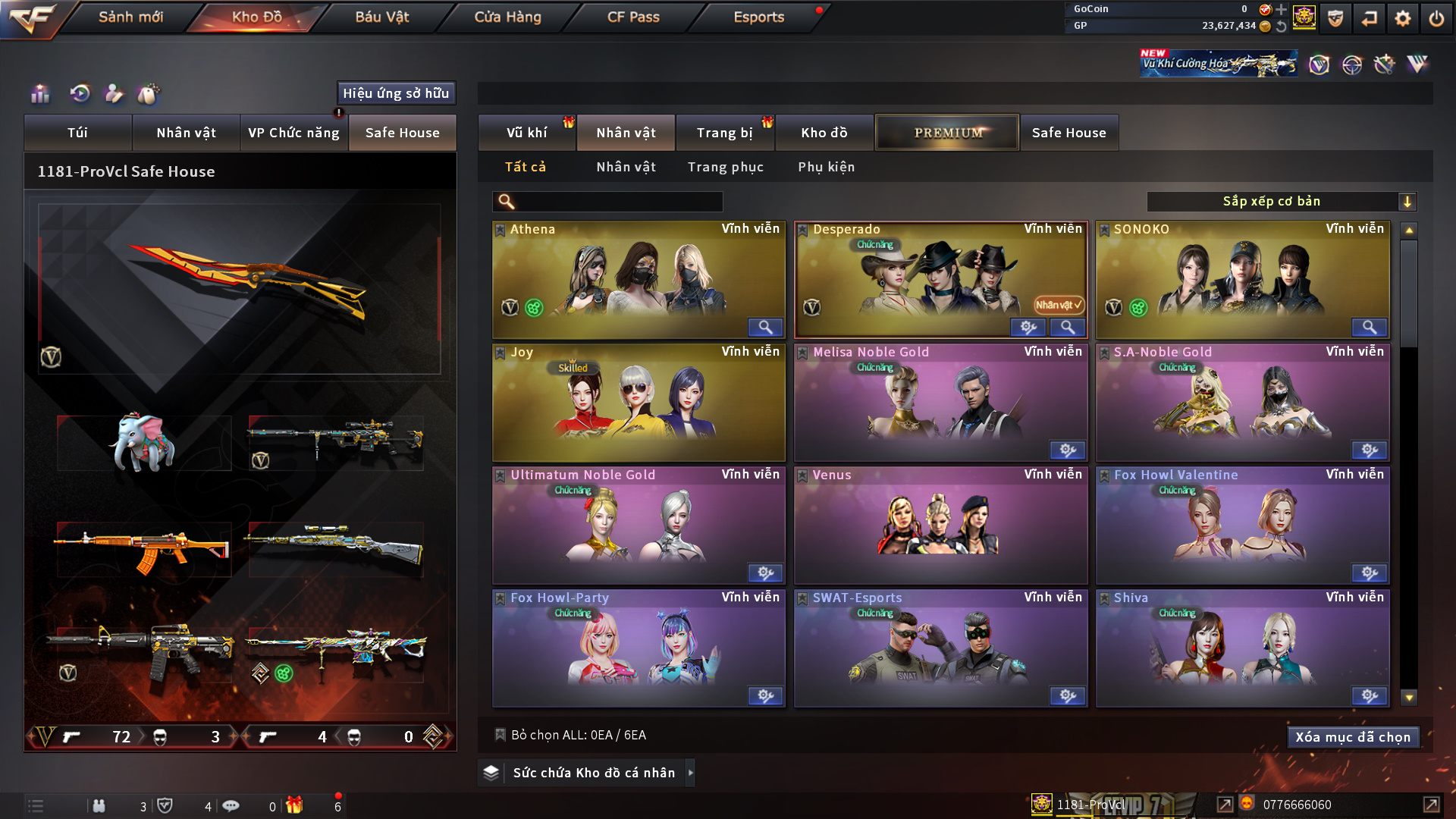The width and height of the screenshot is (1456, 819).
Task: Open the Báu Vật menu
Action: tap(382, 17)
